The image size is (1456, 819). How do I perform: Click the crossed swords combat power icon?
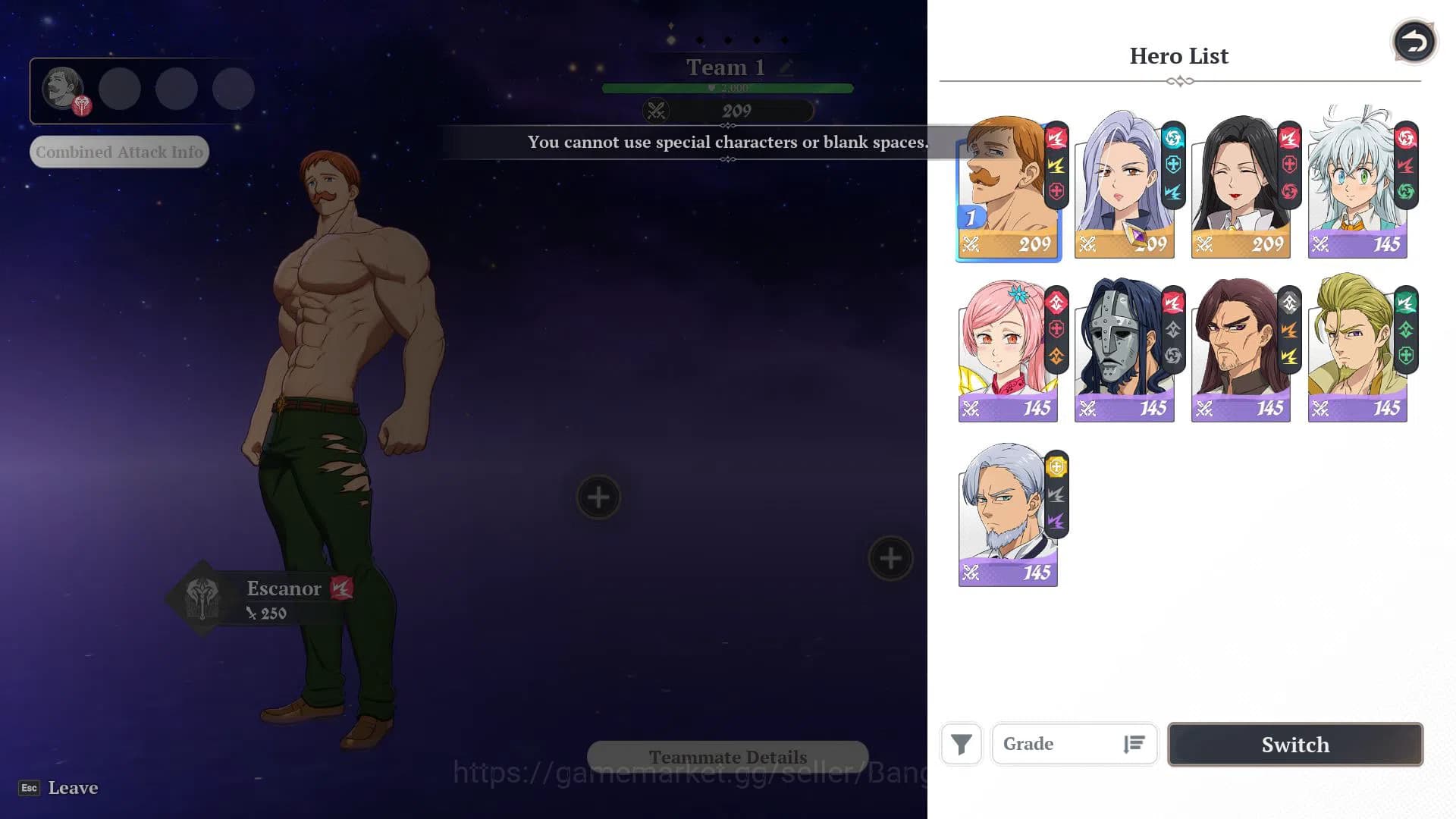(x=657, y=111)
